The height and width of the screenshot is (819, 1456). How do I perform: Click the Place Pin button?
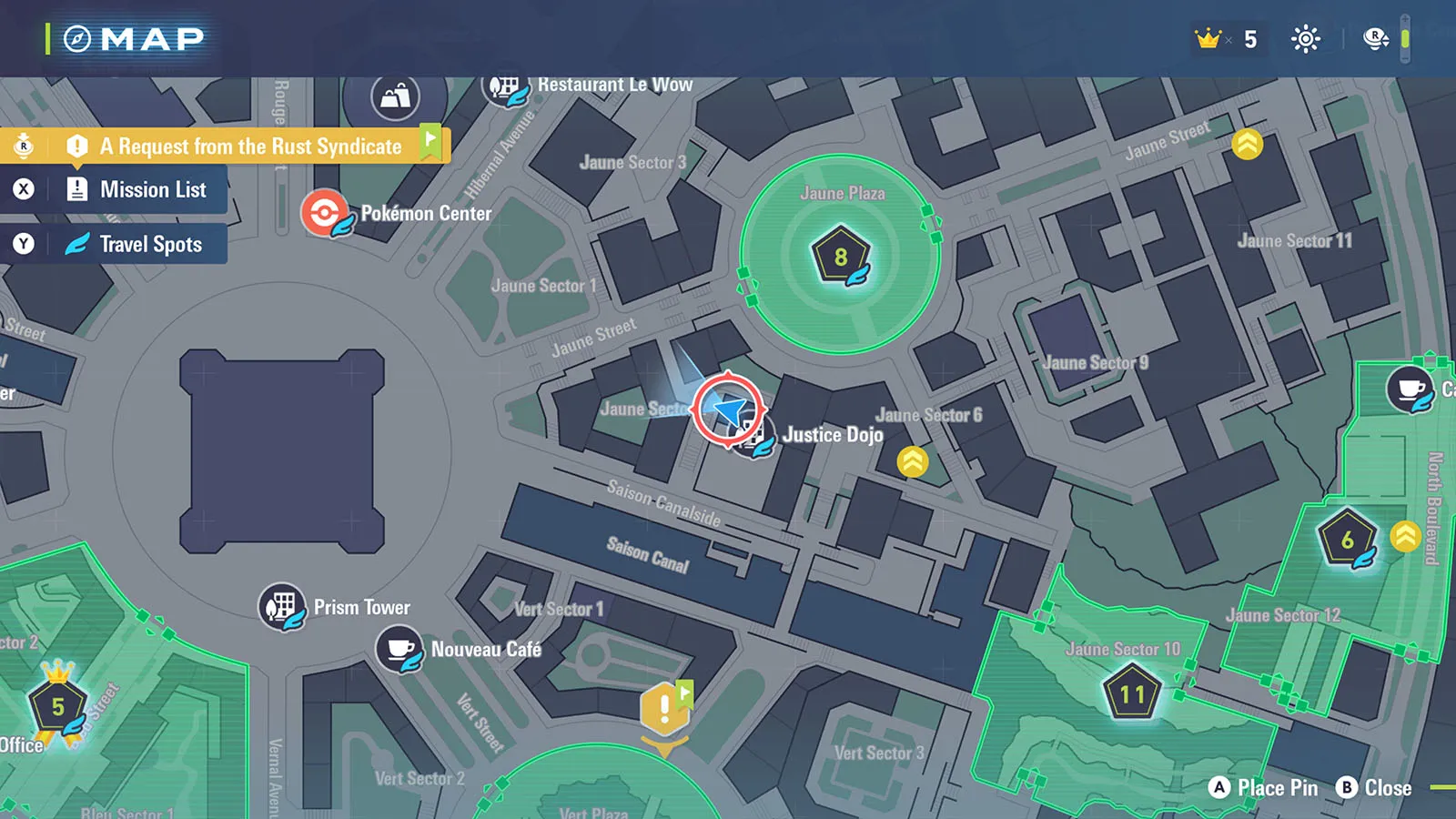point(1264,788)
